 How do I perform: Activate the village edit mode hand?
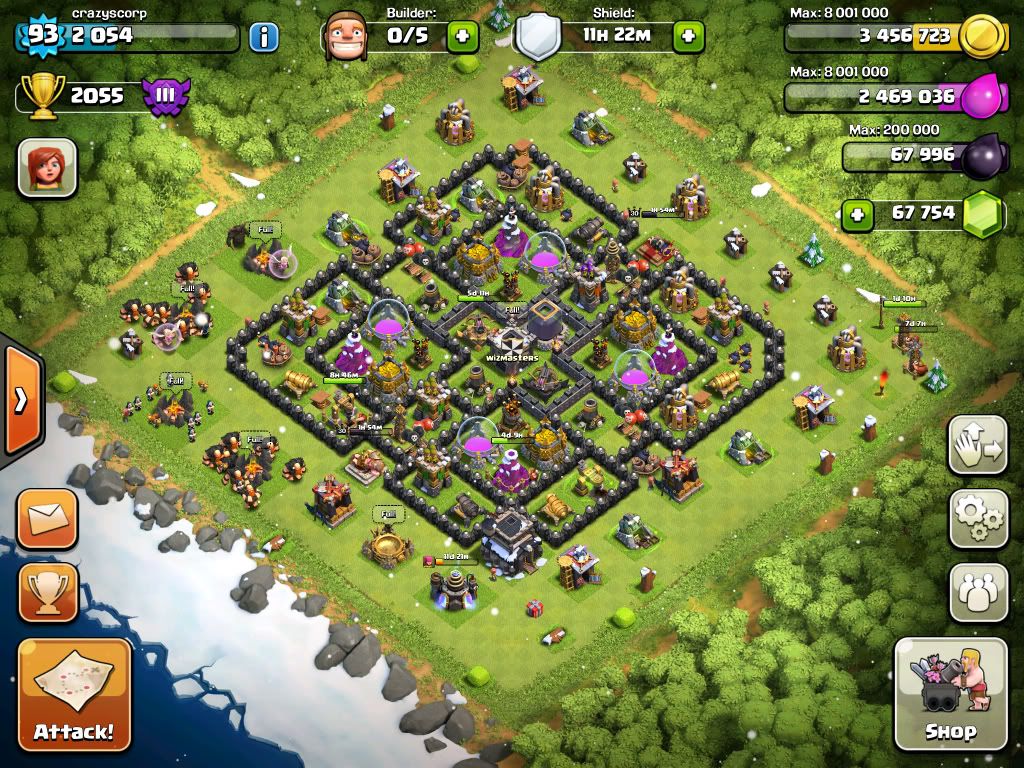click(978, 445)
